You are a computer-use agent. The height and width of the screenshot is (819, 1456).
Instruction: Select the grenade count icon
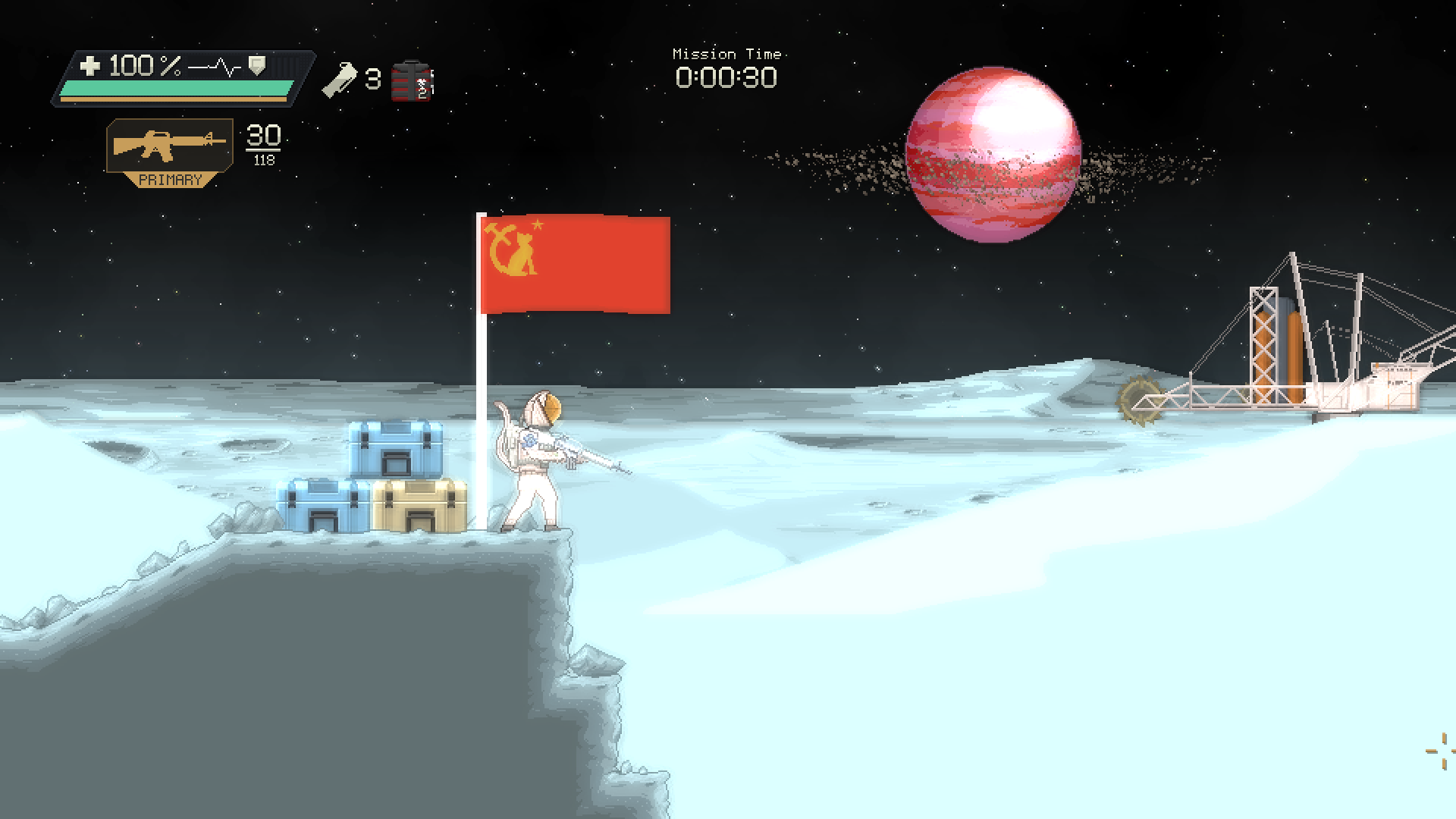click(x=340, y=80)
